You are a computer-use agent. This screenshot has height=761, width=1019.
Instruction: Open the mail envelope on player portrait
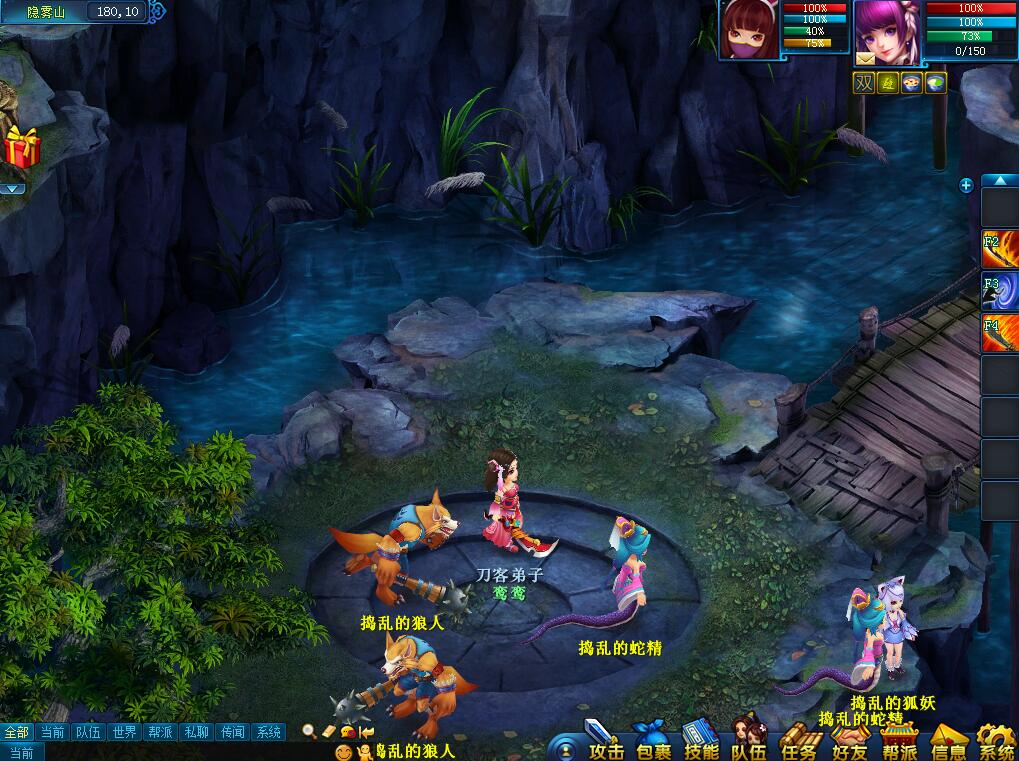click(864, 59)
